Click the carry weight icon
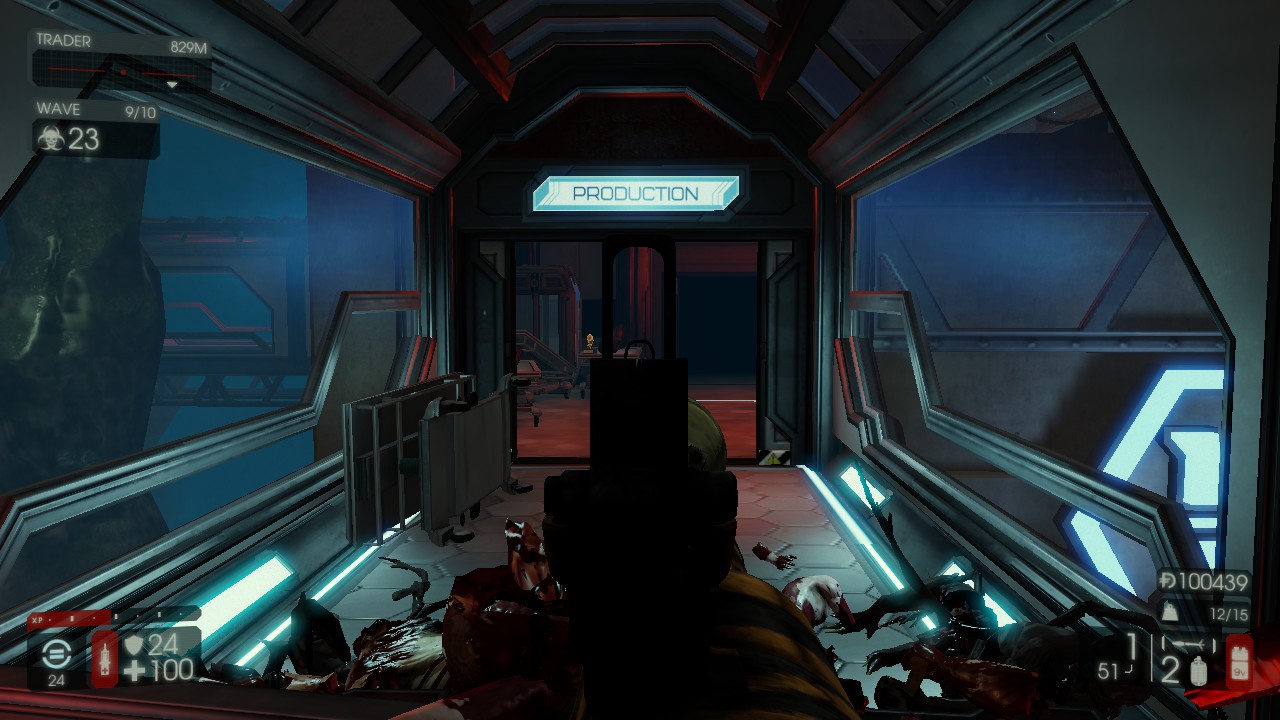The image size is (1280, 720). (1167, 613)
